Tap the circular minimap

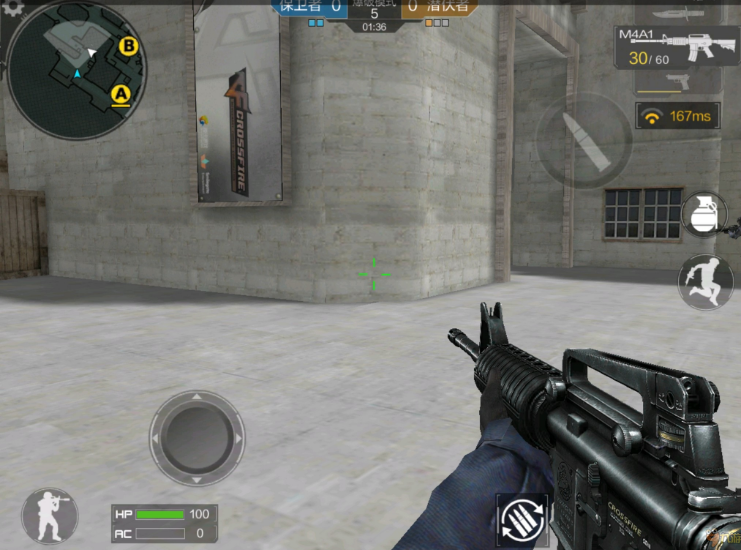(76, 68)
